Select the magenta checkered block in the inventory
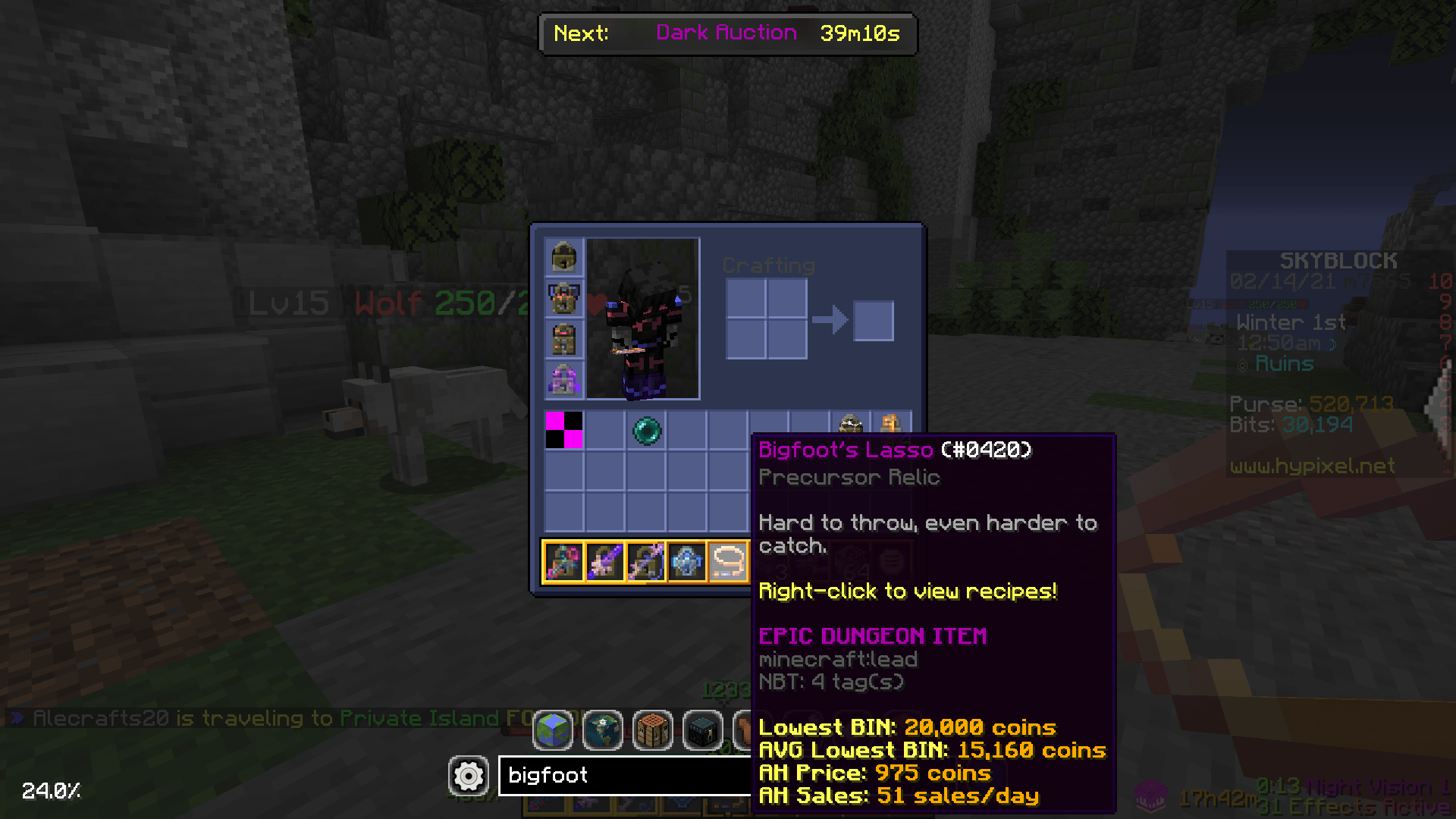 [x=563, y=431]
